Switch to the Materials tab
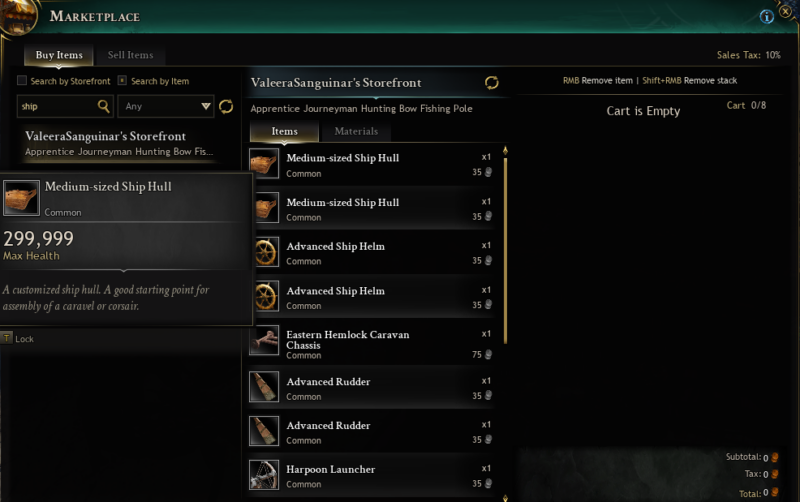Screen dimensions: 800x502 [355, 131]
